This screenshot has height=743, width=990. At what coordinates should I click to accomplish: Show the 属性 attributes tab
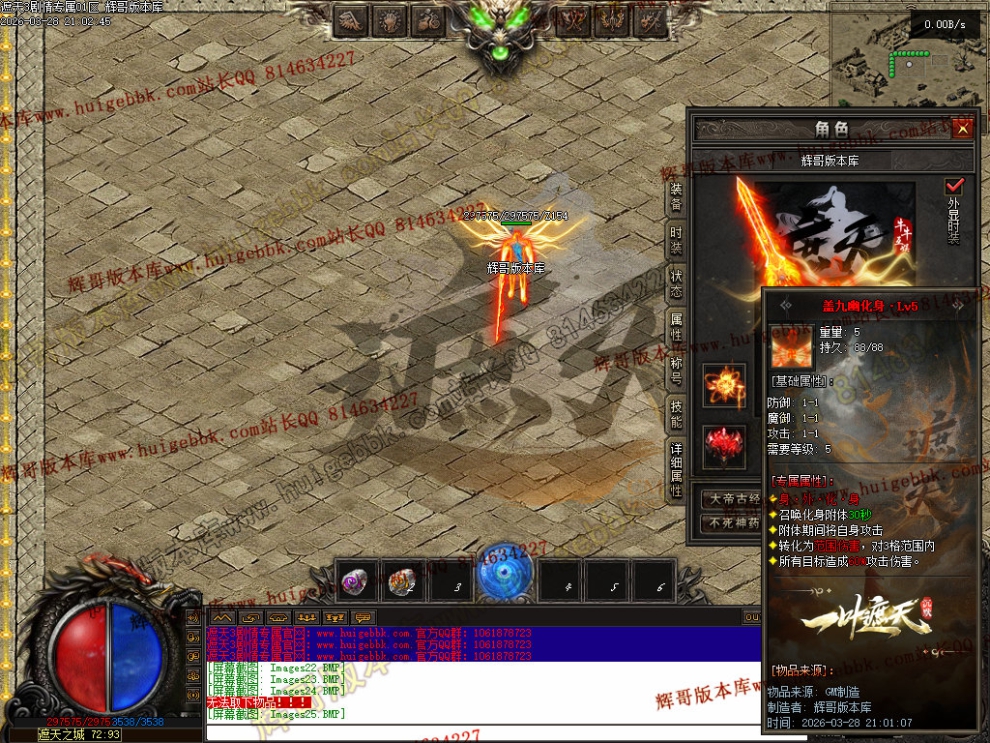676,327
